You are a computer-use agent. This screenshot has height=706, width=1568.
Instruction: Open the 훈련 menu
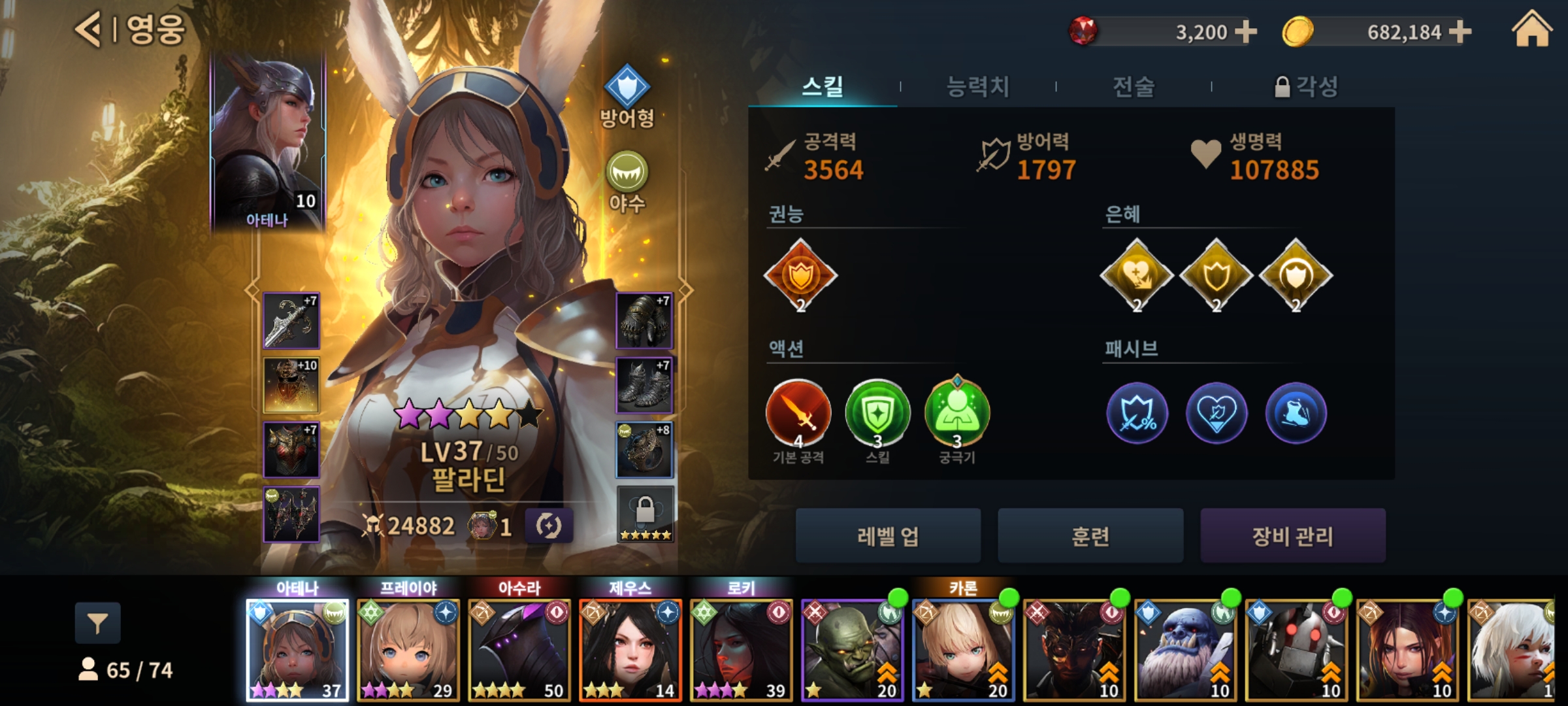coord(1090,536)
